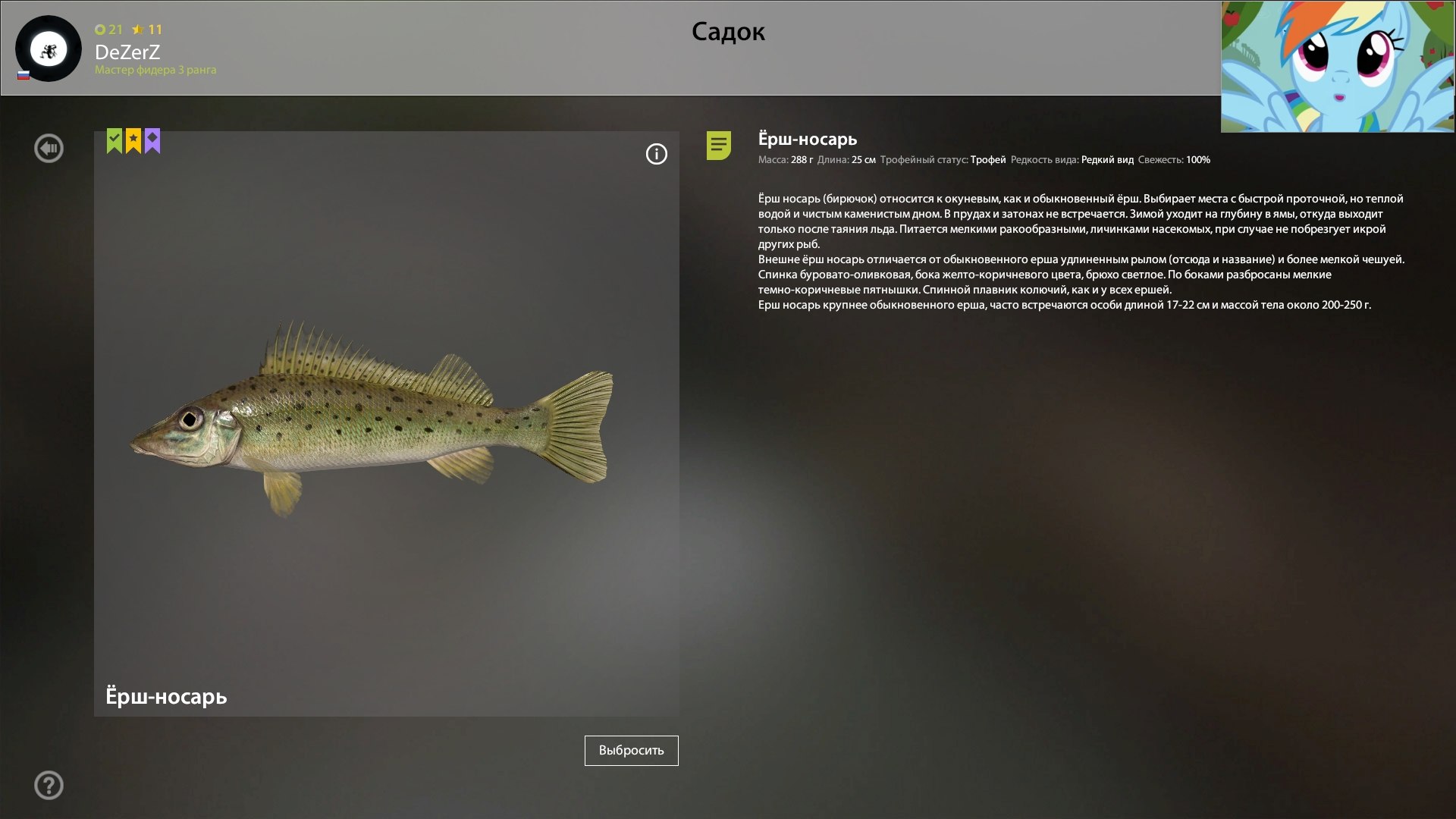The height and width of the screenshot is (819, 1456).
Task: Click the Садок header title
Action: tap(728, 32)
